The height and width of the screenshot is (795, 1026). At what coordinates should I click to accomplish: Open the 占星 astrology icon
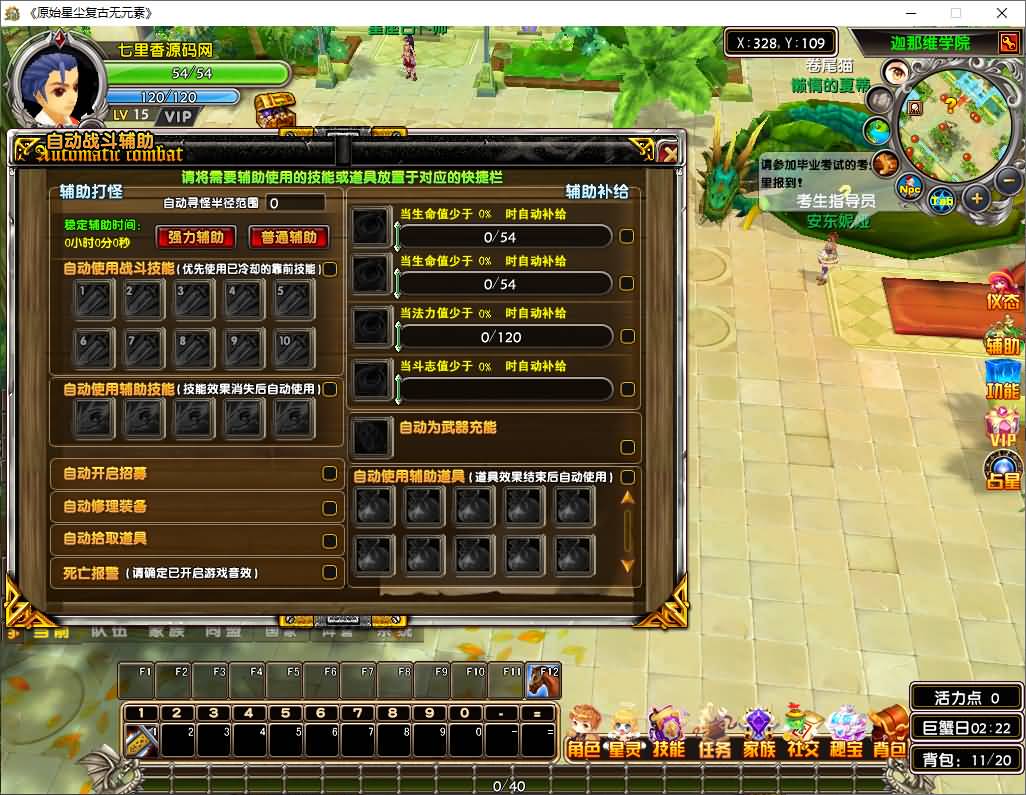[x=1003, y=472]
